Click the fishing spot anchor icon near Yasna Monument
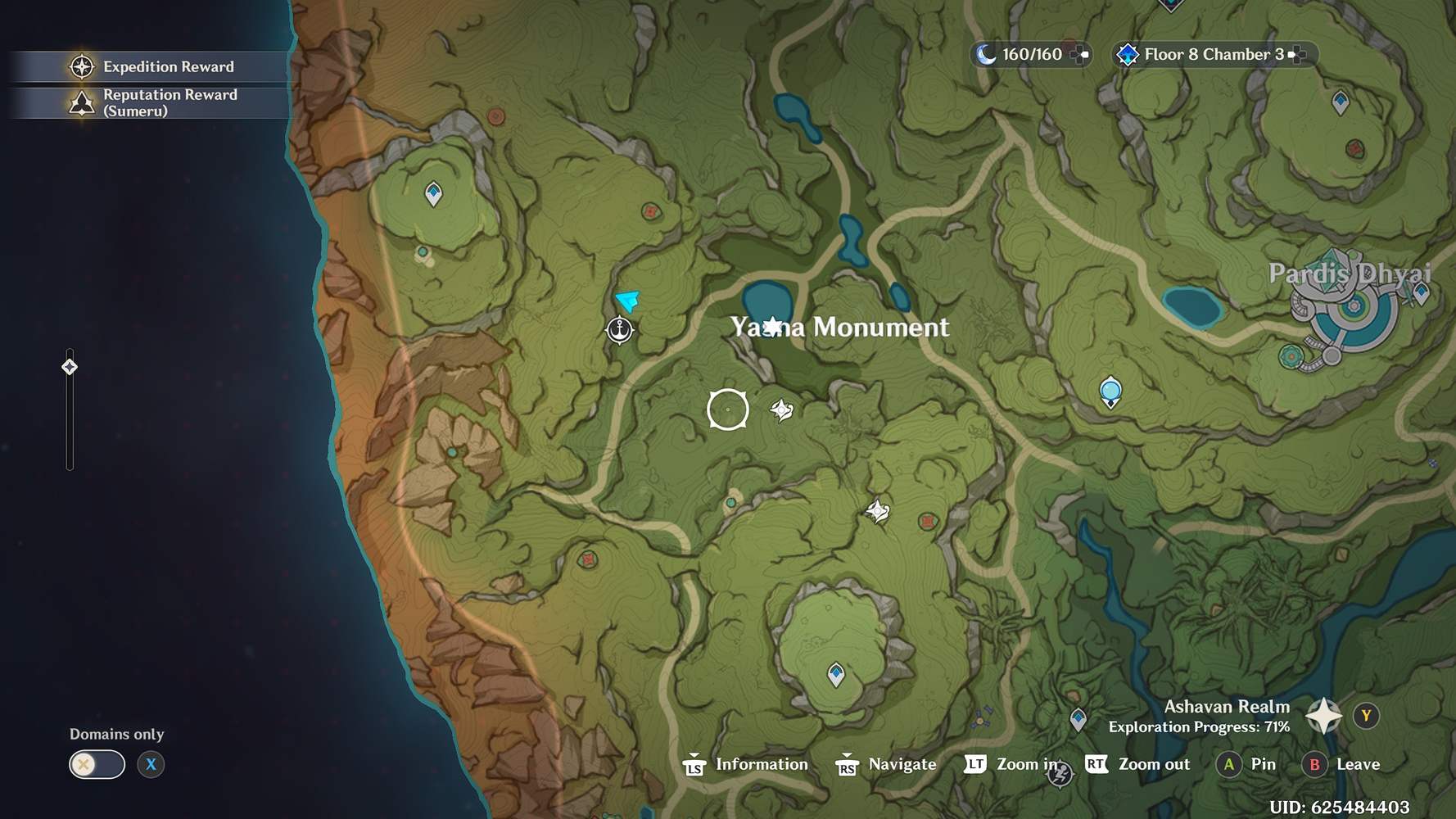 coord(621,330)
